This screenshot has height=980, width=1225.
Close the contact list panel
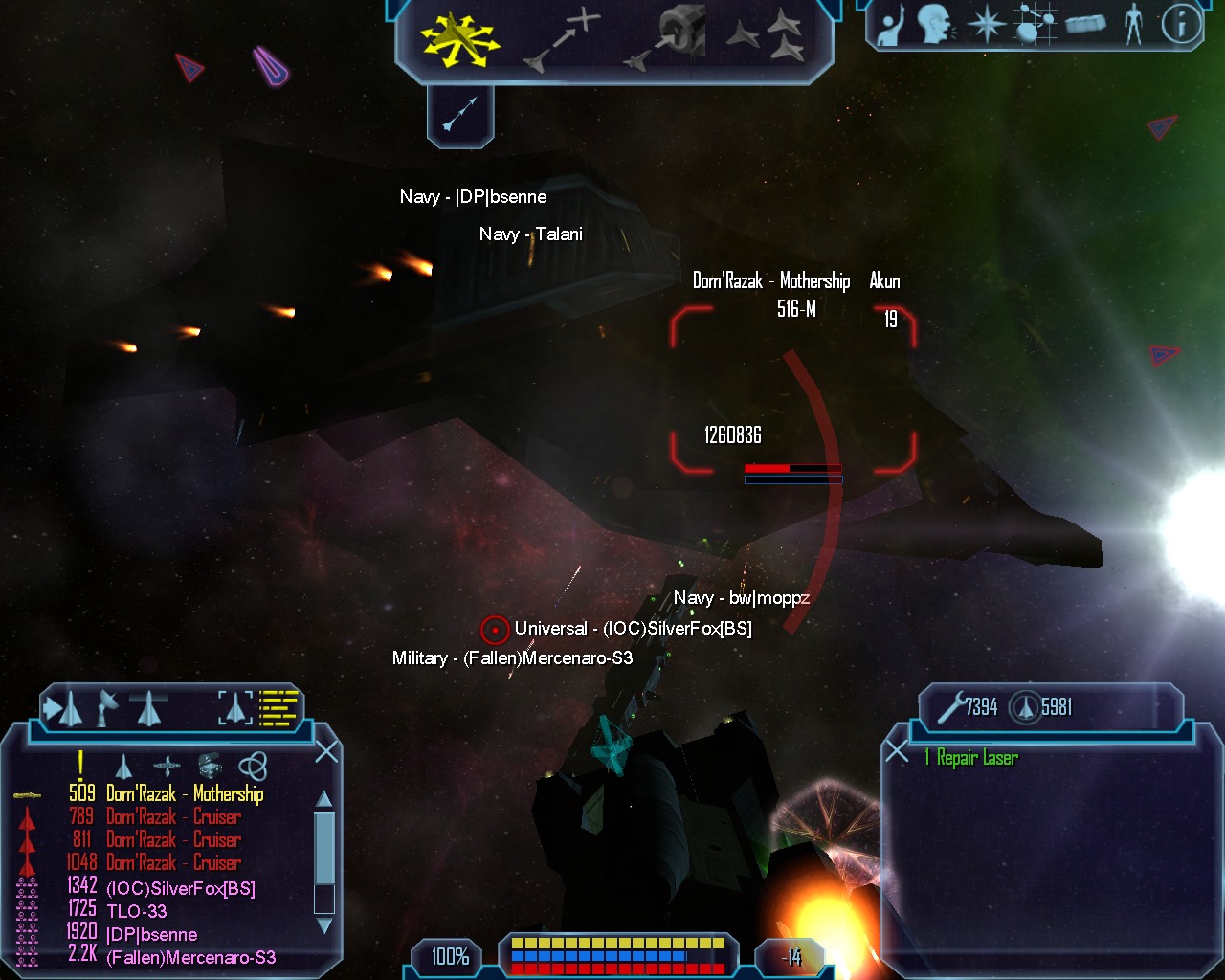click(326, 751)
